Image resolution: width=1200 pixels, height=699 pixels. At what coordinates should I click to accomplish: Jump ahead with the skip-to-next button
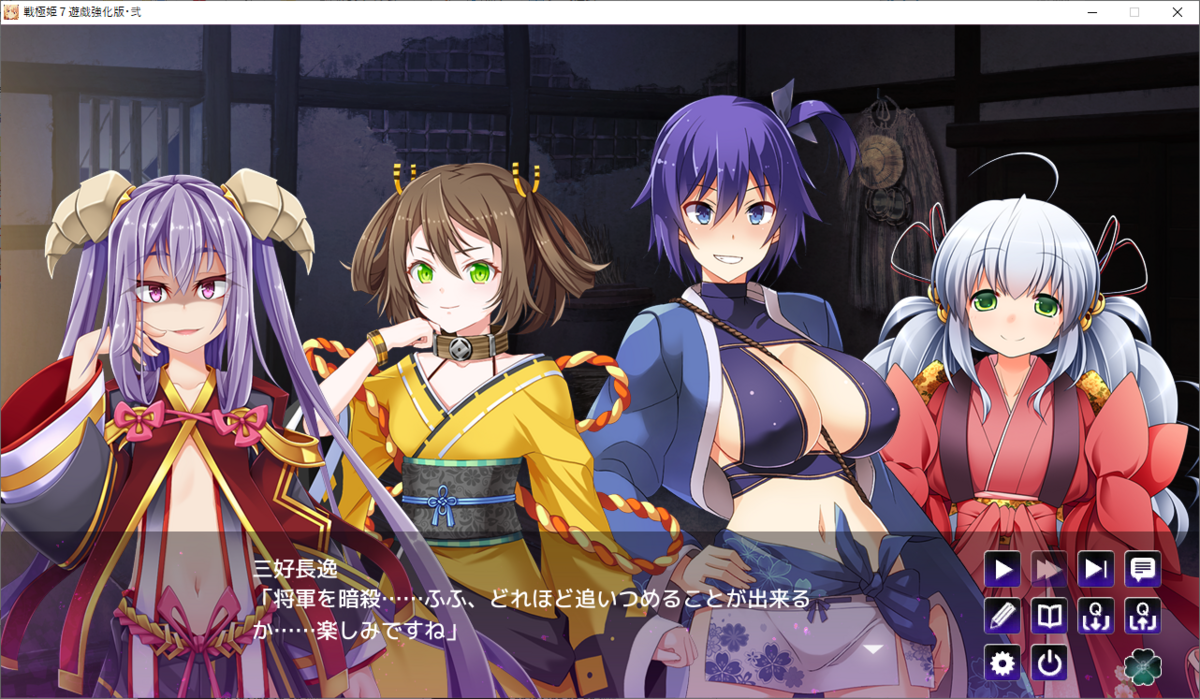tap(1096, 570)
